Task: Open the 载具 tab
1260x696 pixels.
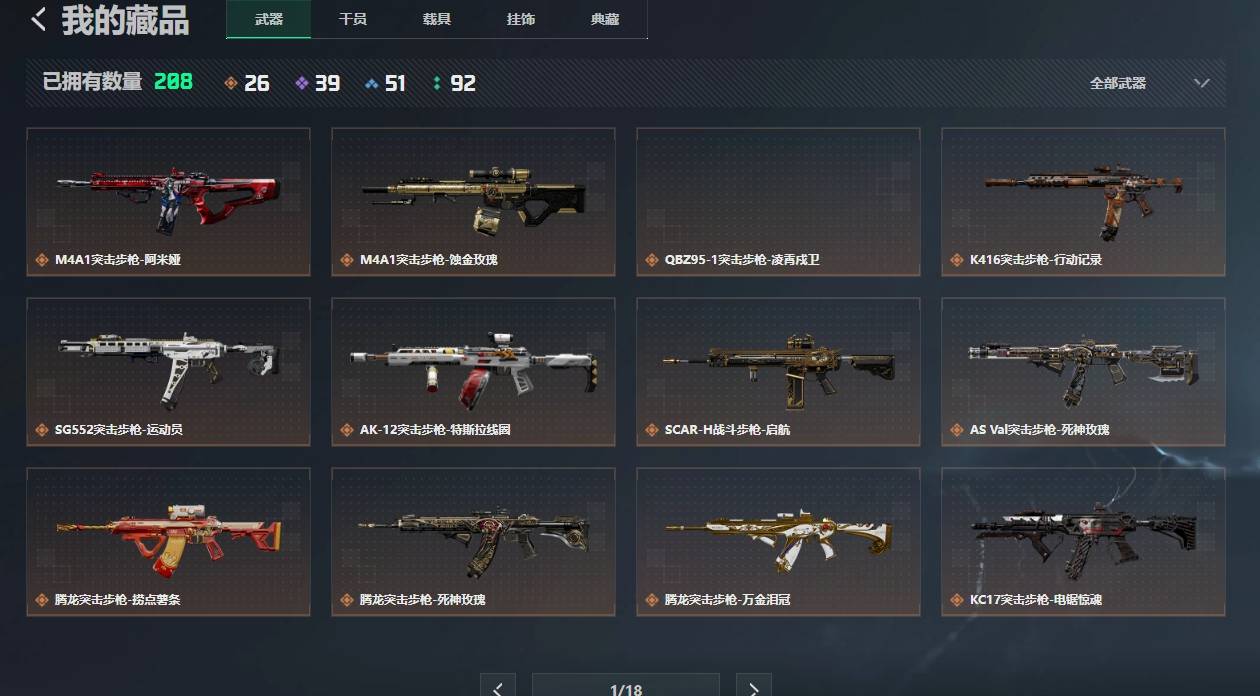Action: click(436, 19)
